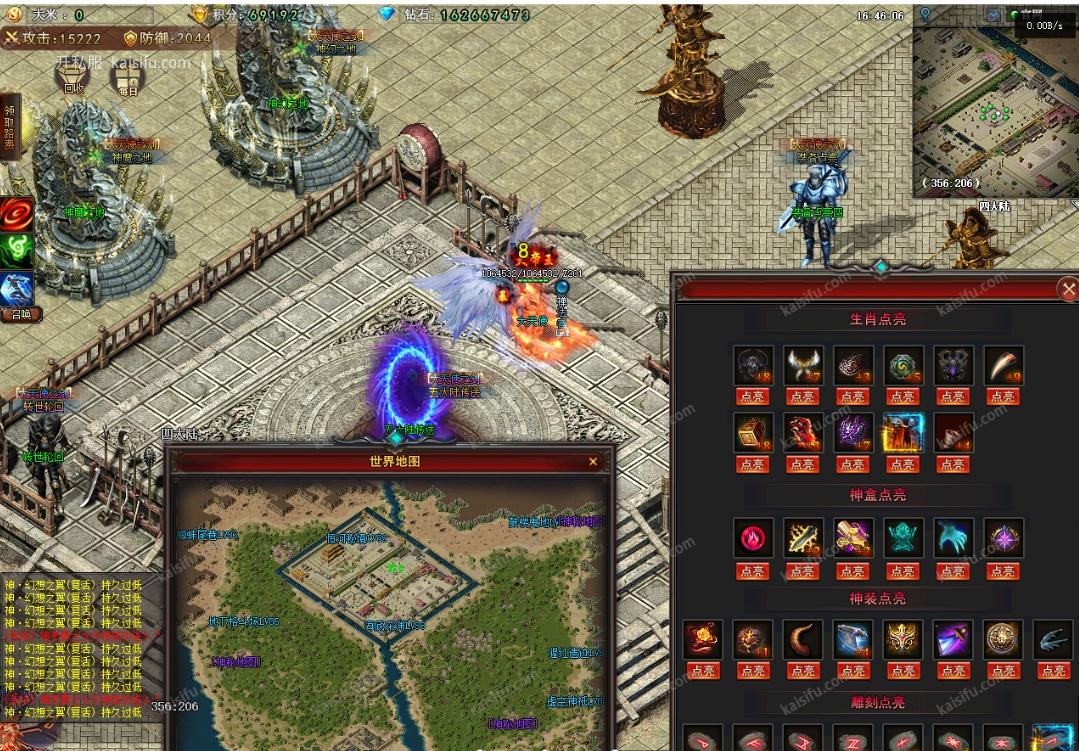Select the green spiral jade zodiac slot
Screen dimensions: 1079x751
902,366
